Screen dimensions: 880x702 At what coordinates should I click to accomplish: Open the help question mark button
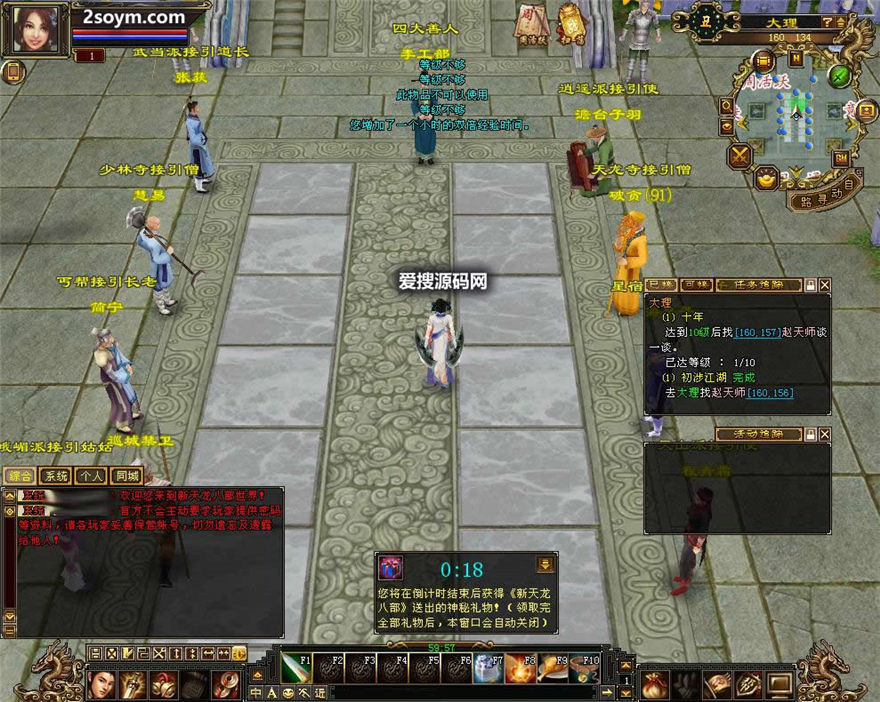coord(827,21)
